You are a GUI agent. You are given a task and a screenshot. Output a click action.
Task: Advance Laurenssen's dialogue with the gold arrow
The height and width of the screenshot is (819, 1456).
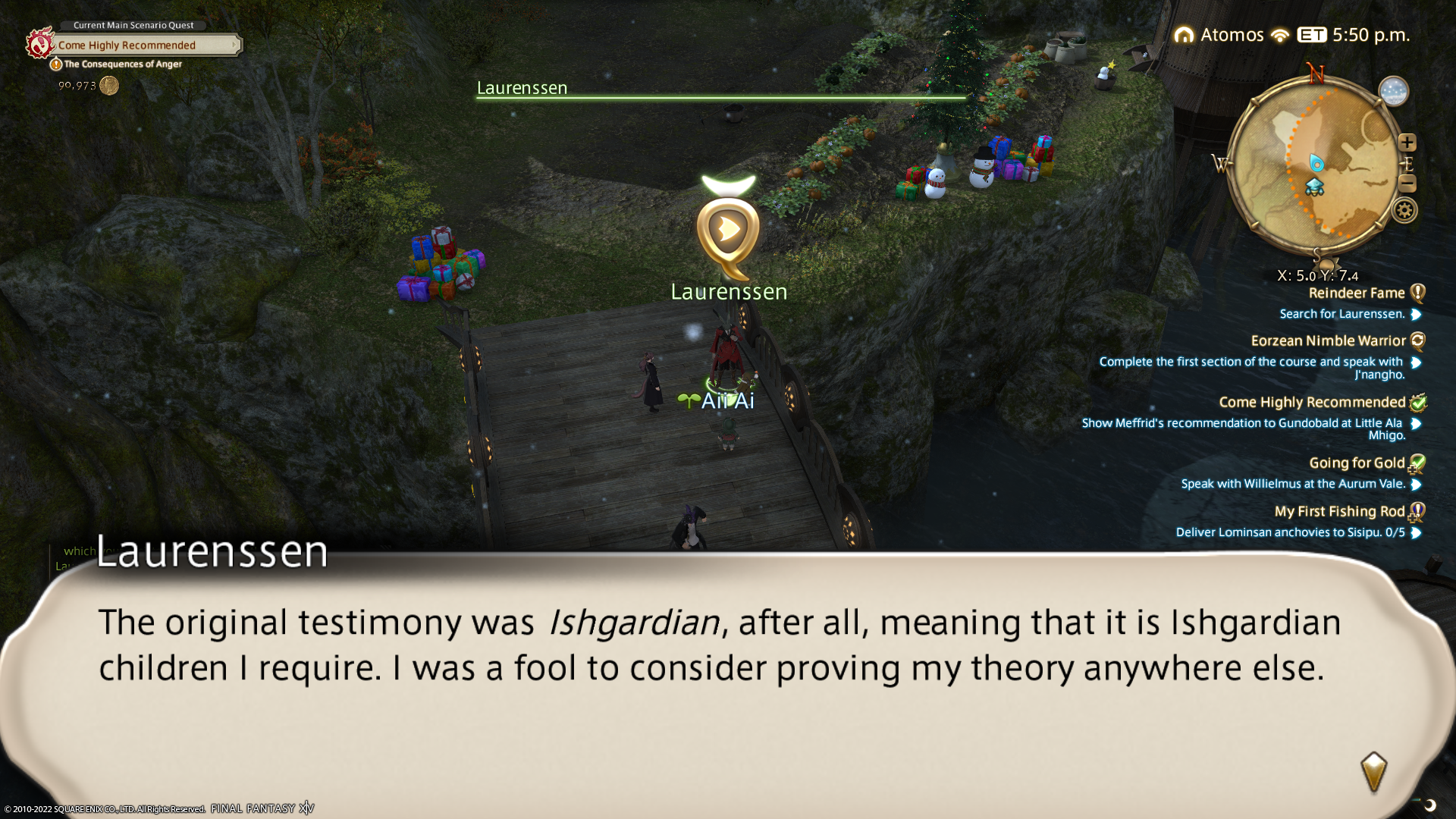tap(1373, 772)
